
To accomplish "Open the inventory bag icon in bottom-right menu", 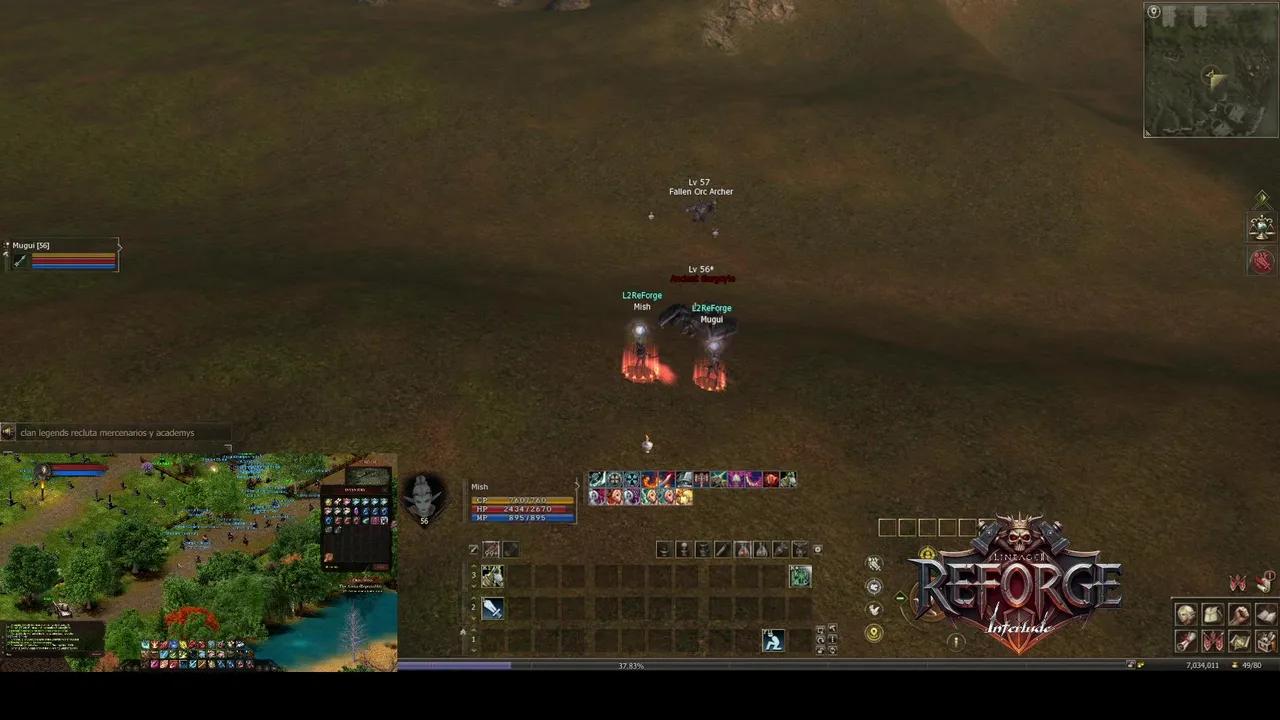I will (1211, 614).
